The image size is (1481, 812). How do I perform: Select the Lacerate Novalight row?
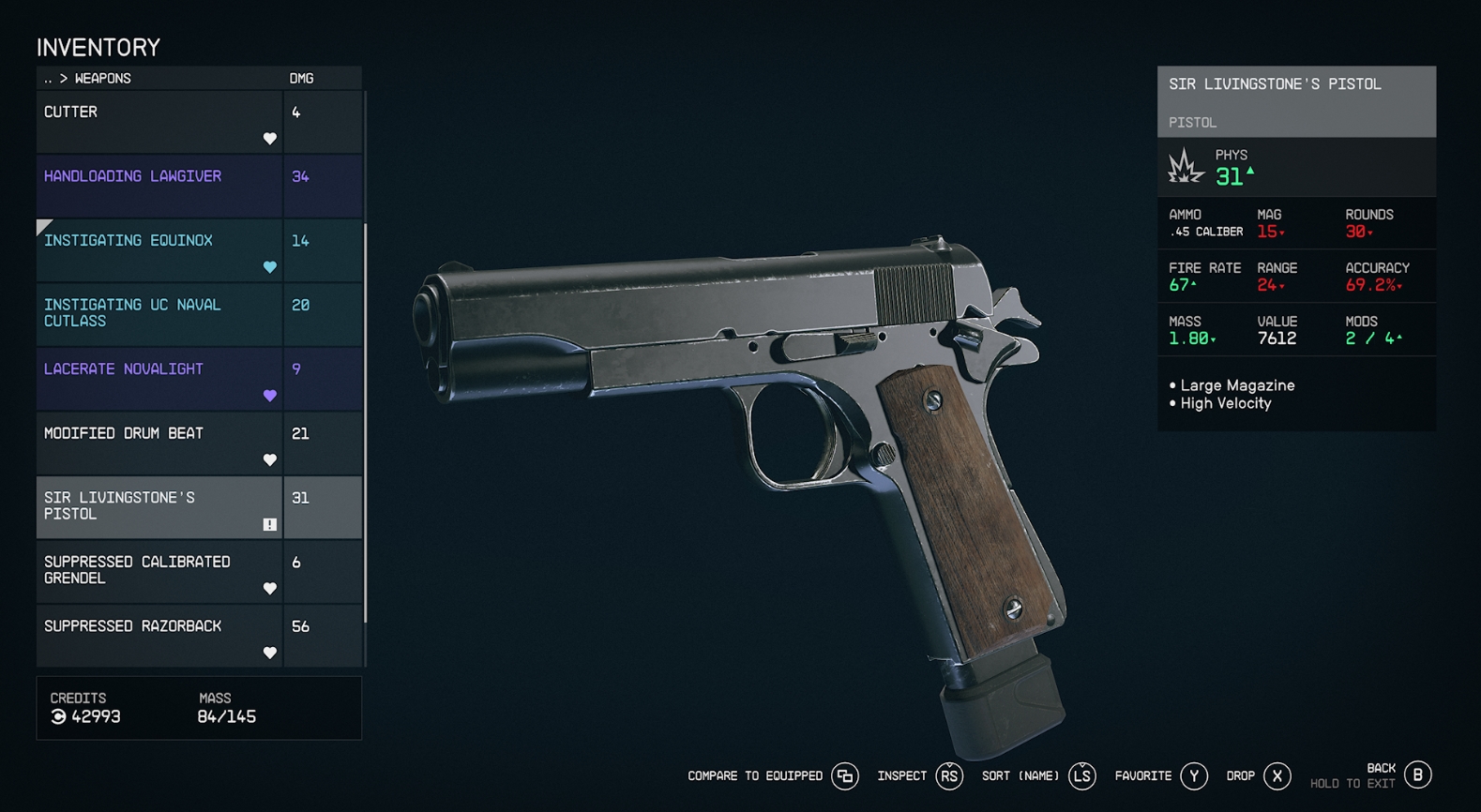(x=159, y=379)
